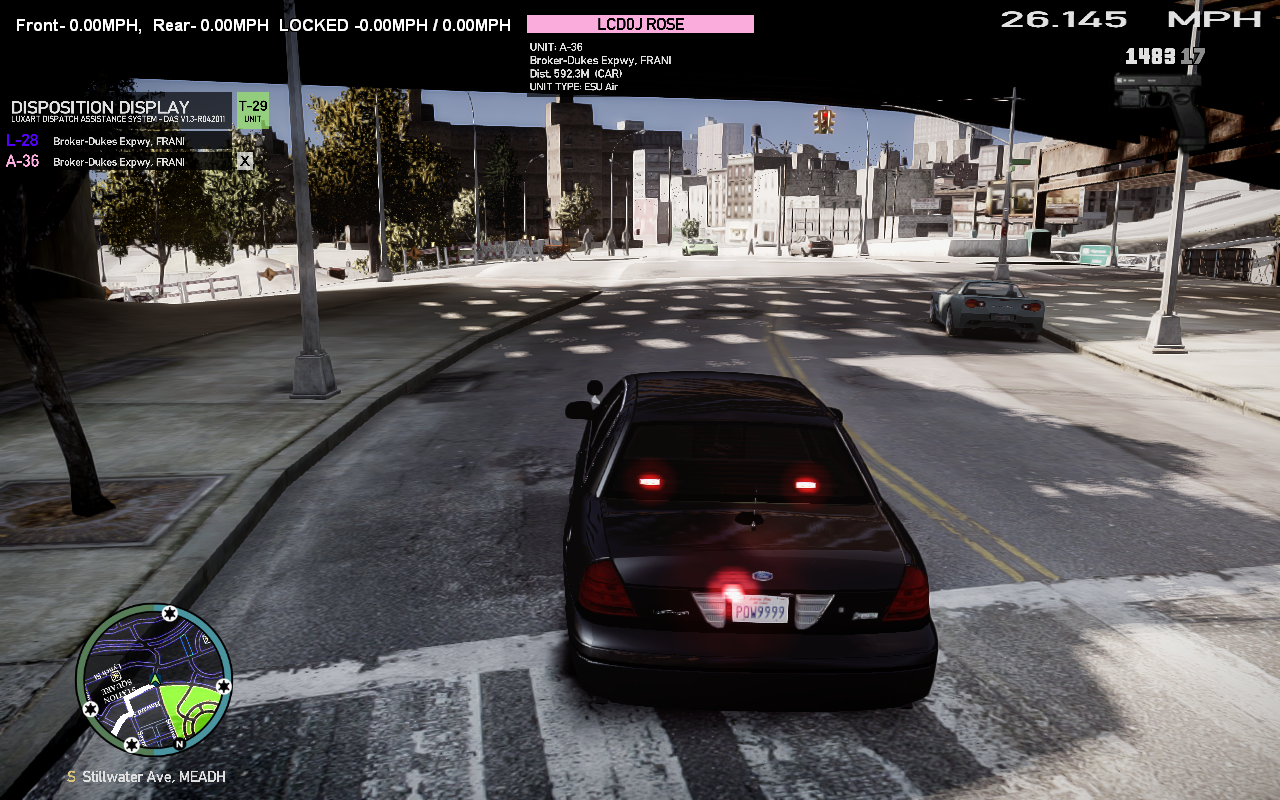Select the pink LCDOJ ROSE header bar
Image resolution: width=1280 pixels, height=800 pixels.
click(x=640, y=24)
